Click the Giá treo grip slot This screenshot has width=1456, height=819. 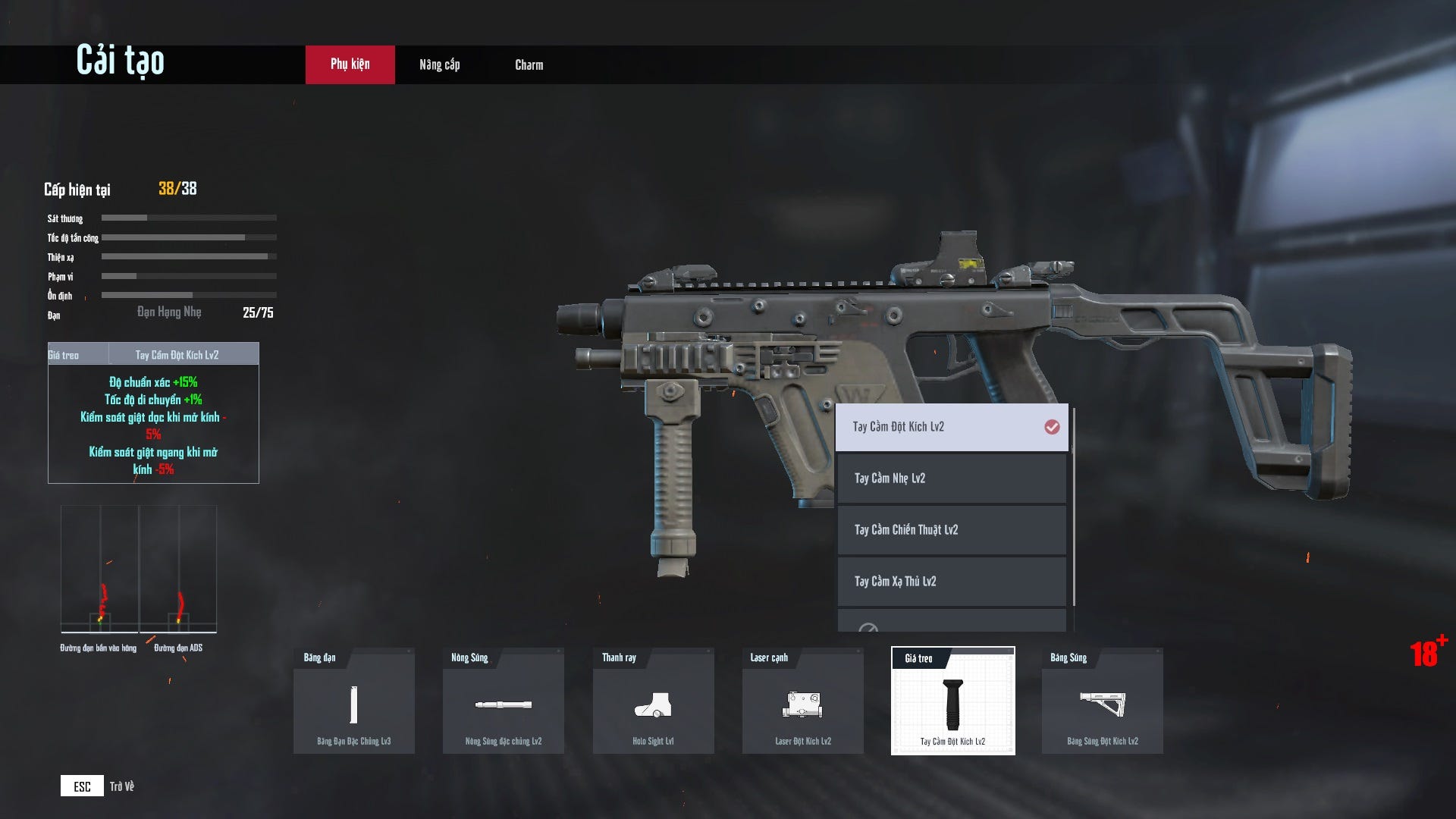[x=952, y=701]
